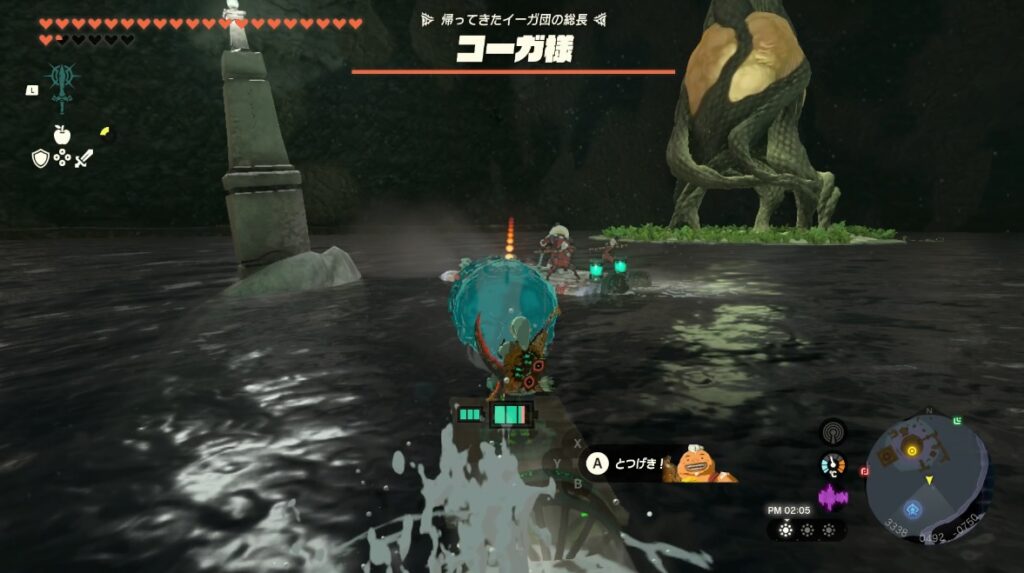
Task: Select the yellow objective marker on minimap
Action: click(x=912, y=451)
